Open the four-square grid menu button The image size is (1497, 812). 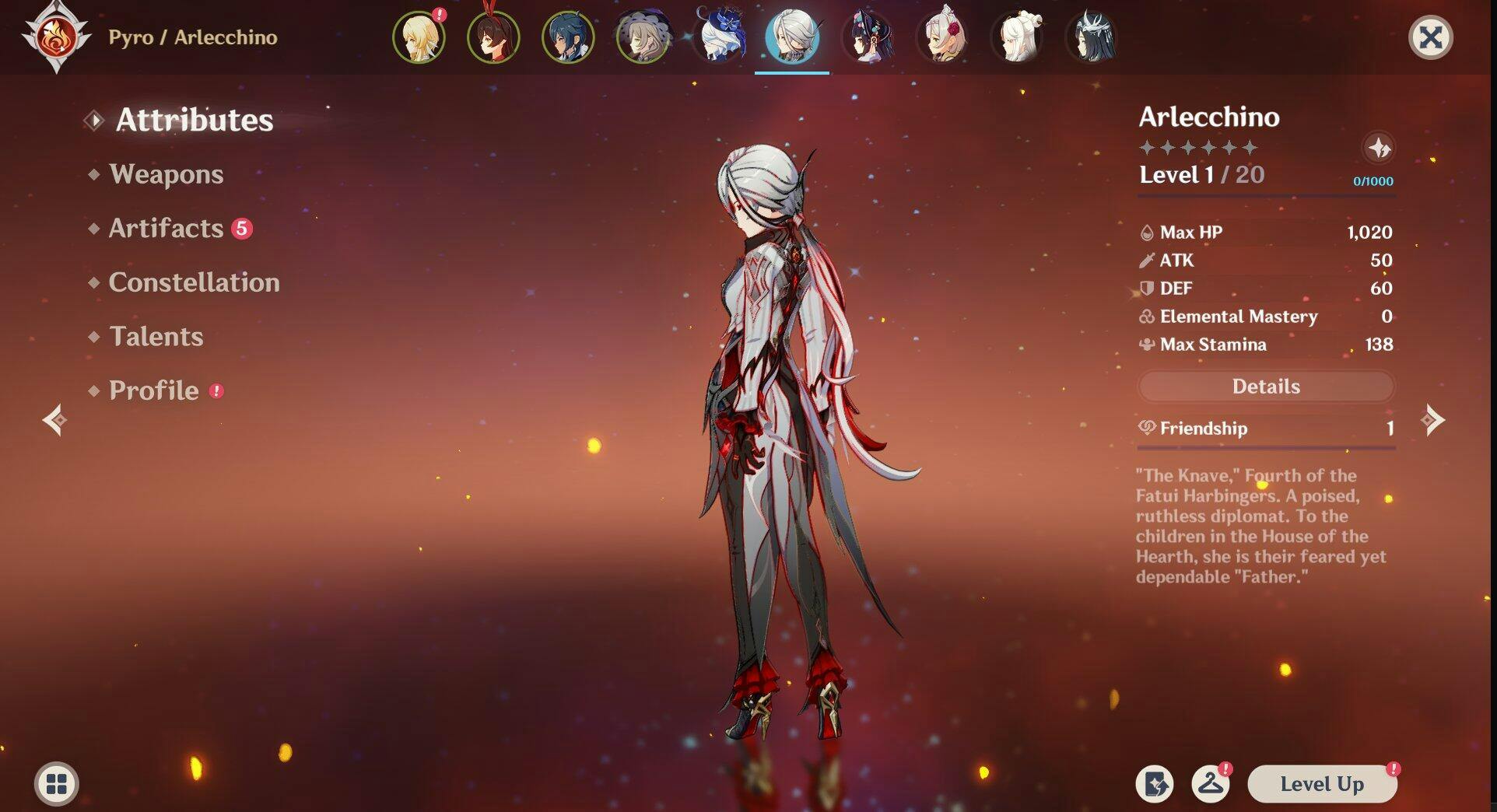coord(56,783)
